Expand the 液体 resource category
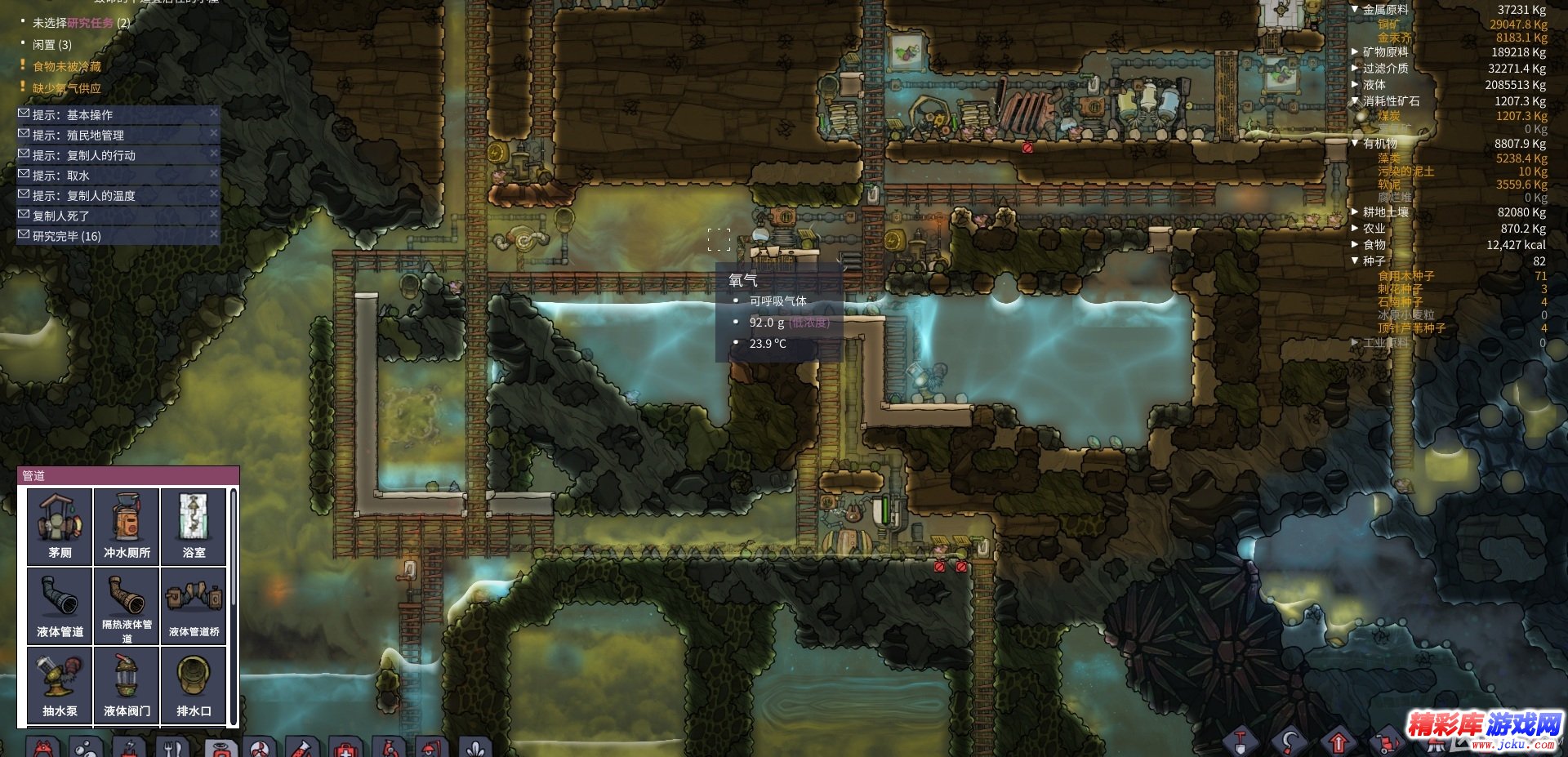1568x757 pixels. (1355, 84)
